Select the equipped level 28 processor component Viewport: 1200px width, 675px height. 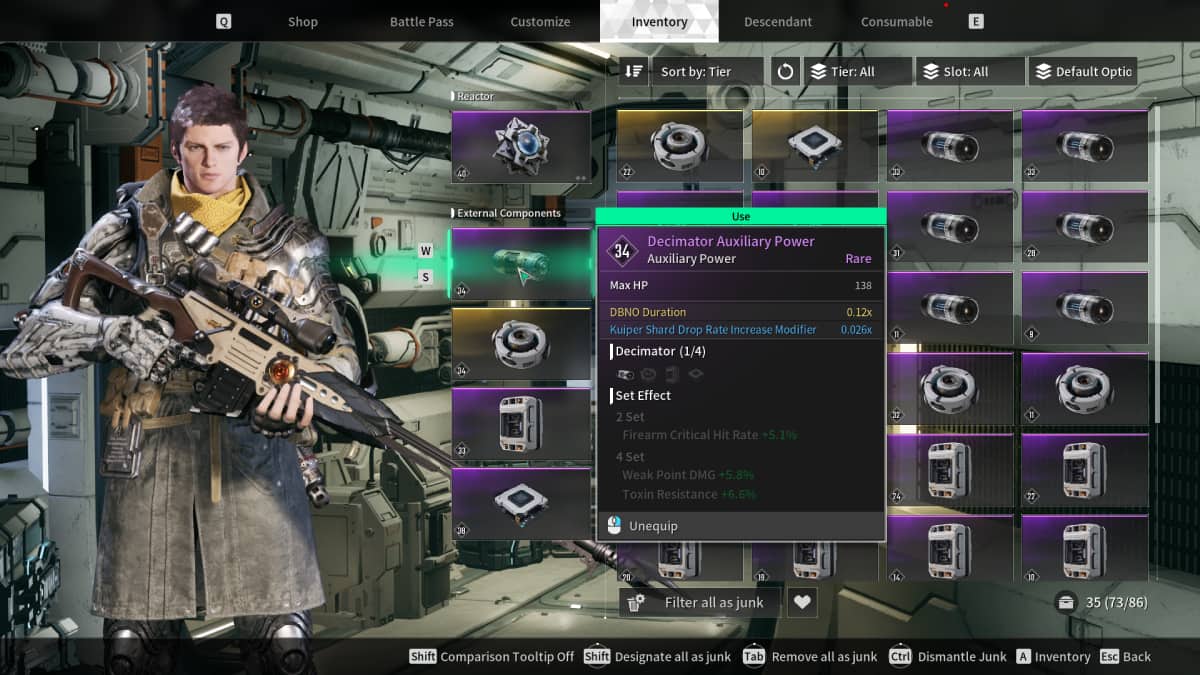521,504
